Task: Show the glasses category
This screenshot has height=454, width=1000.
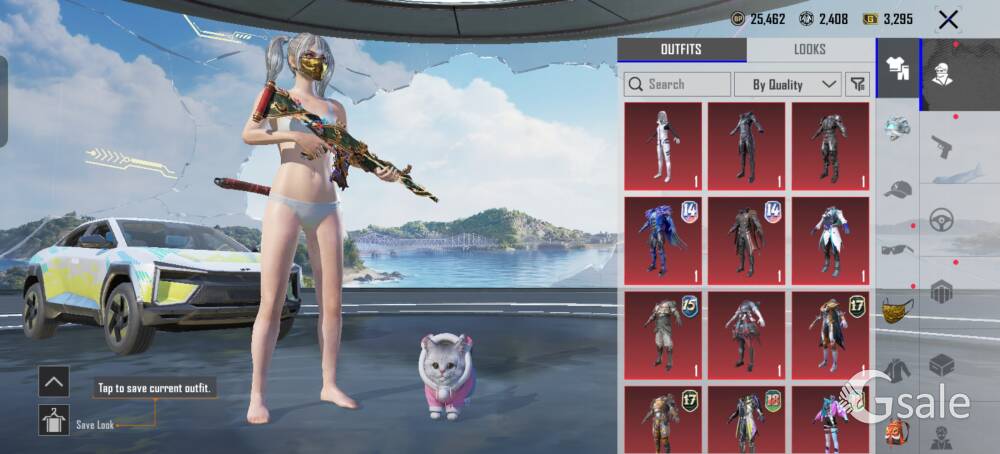Action: [897, 249]
